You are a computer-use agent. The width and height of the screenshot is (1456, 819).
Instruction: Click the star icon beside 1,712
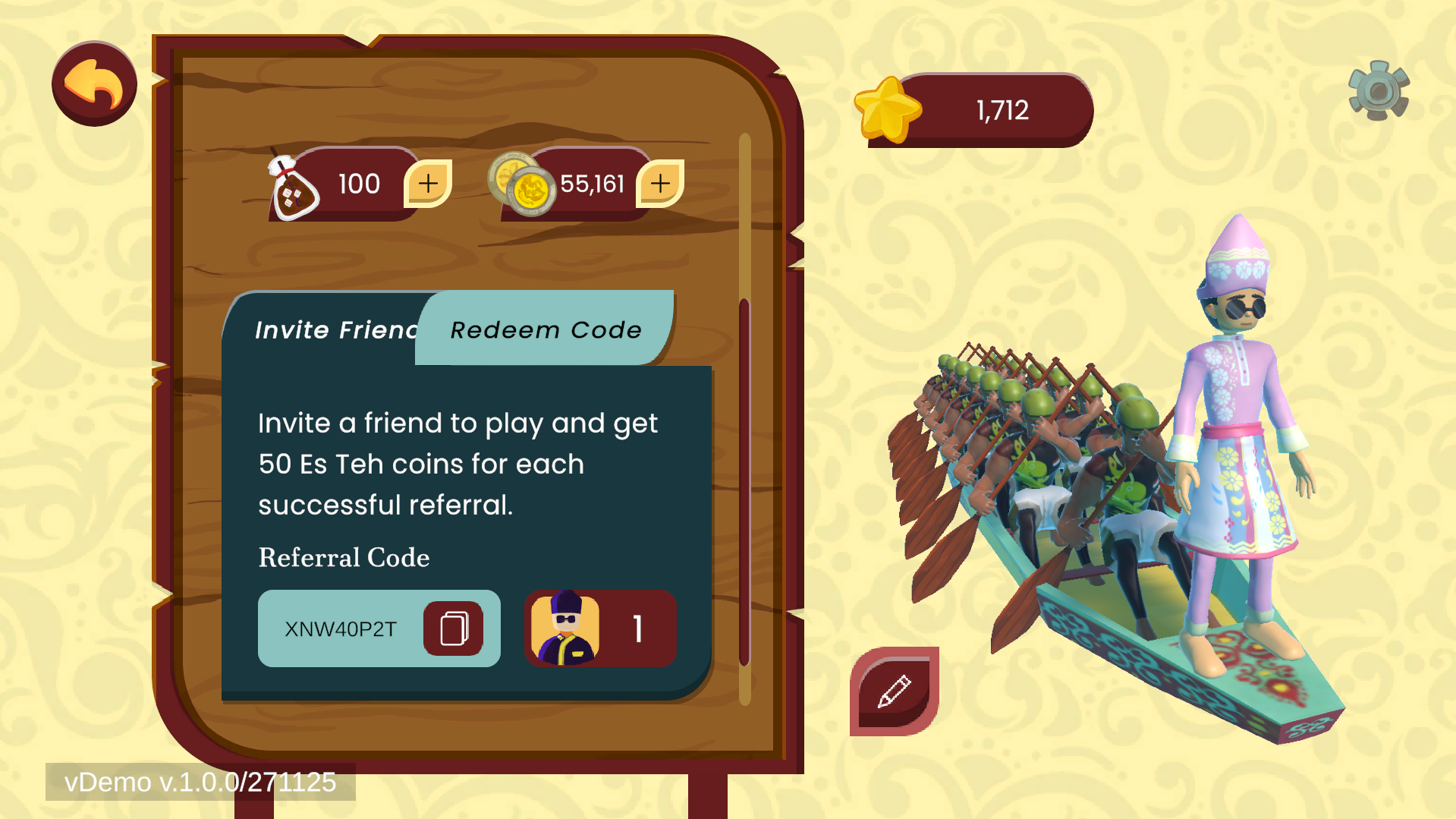pyautogui.click(x=889, y=110)
